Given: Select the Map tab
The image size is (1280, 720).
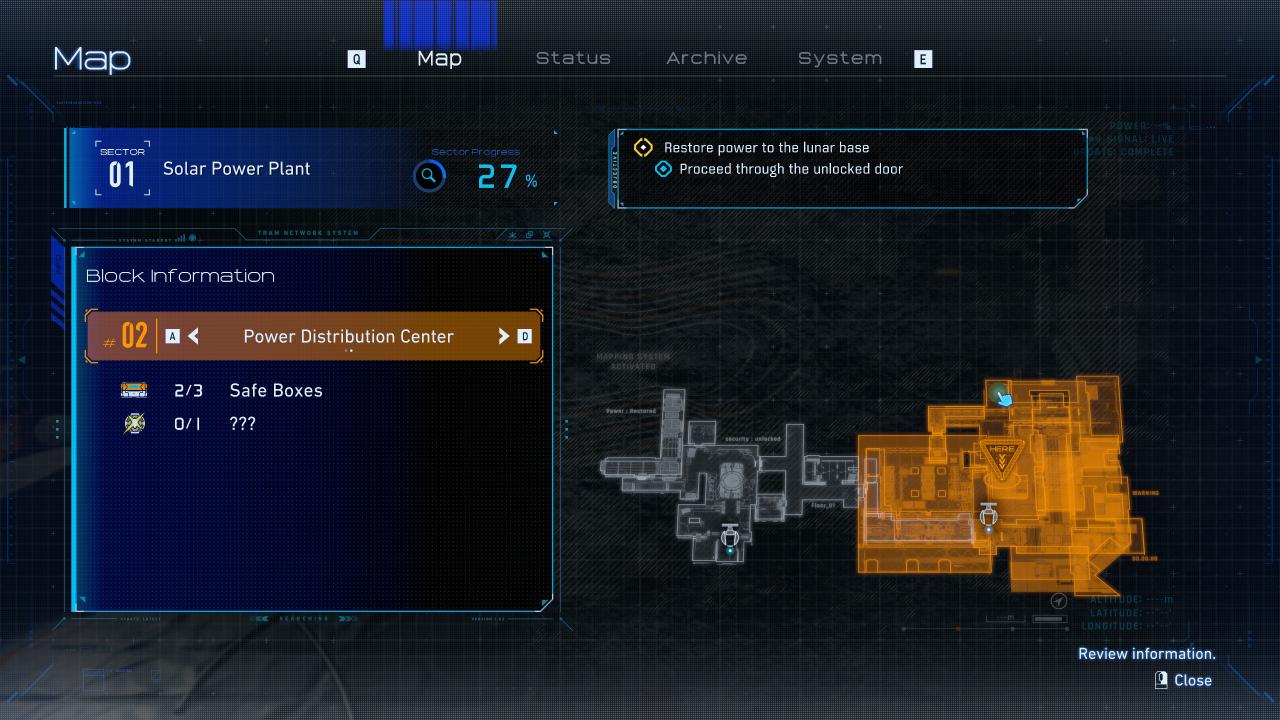Looking at the screenshot, I should click(x=439, y=58).
